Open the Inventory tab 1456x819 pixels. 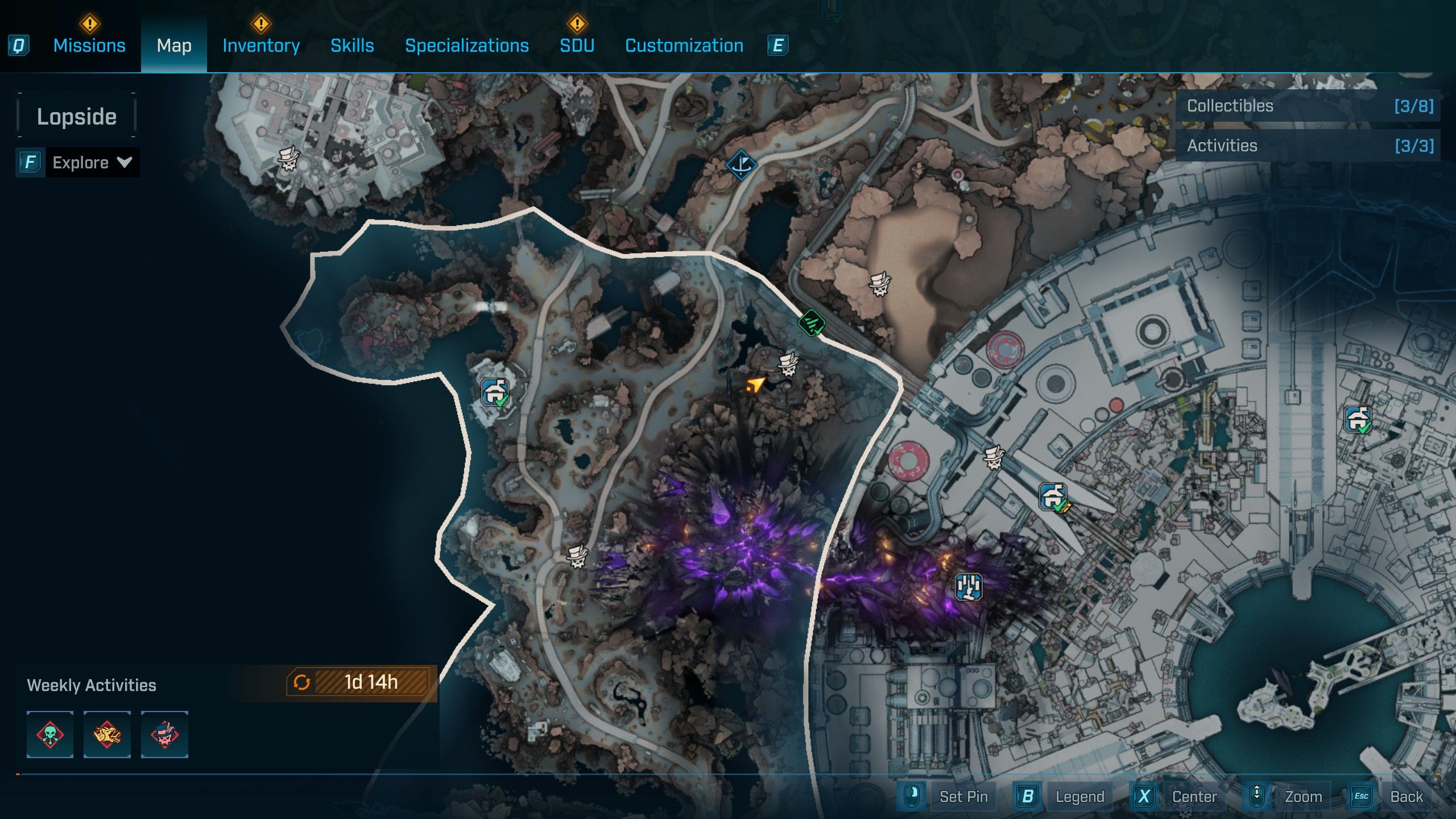[261, 45]
